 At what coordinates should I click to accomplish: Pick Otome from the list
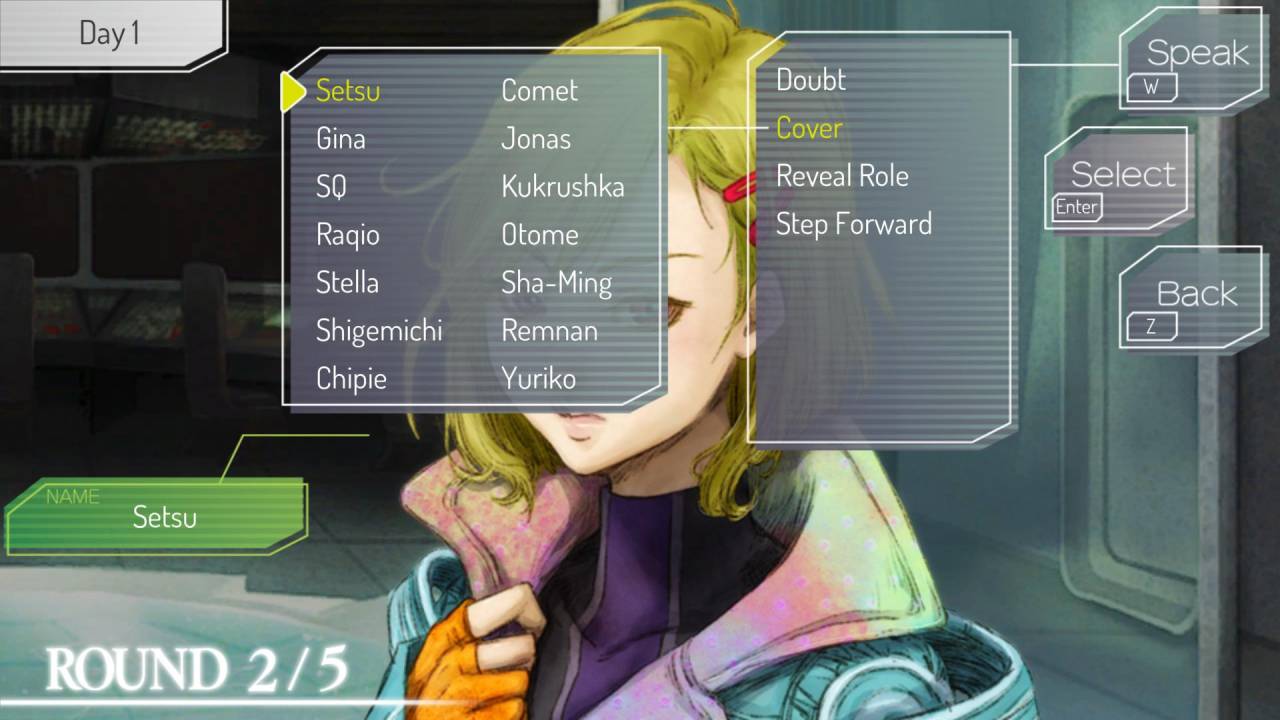coord(540,235)
